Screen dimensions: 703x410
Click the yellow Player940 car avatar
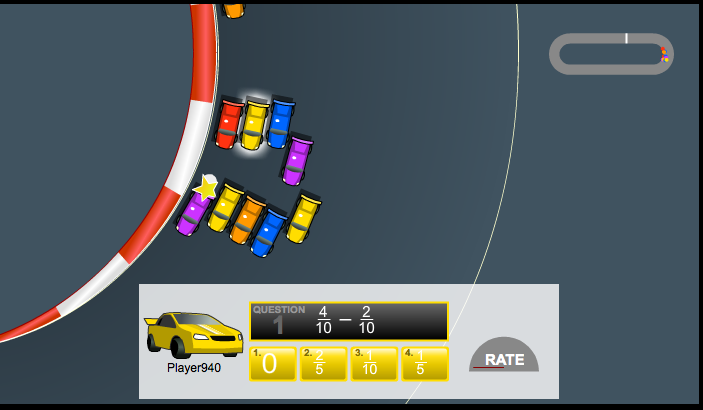point(194,335)
